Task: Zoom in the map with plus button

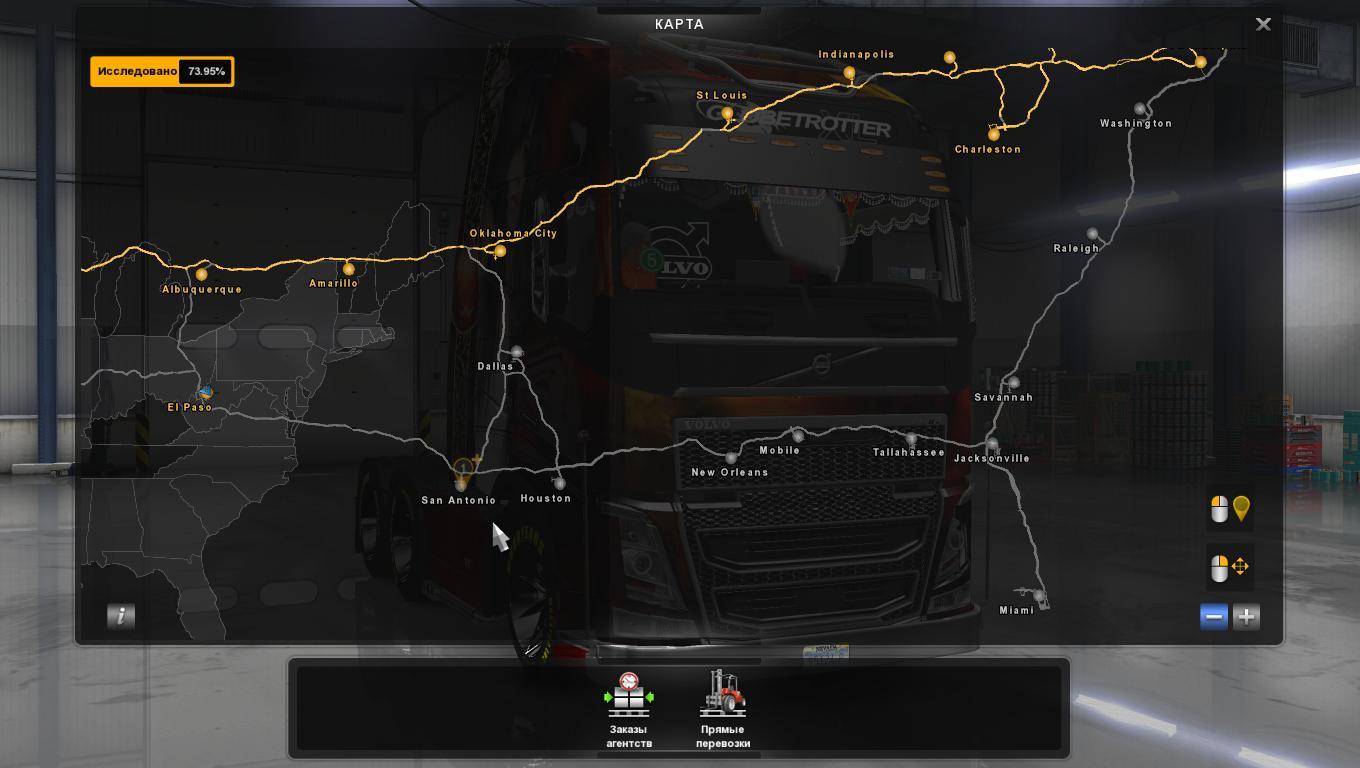Action: pos(1246,617)
